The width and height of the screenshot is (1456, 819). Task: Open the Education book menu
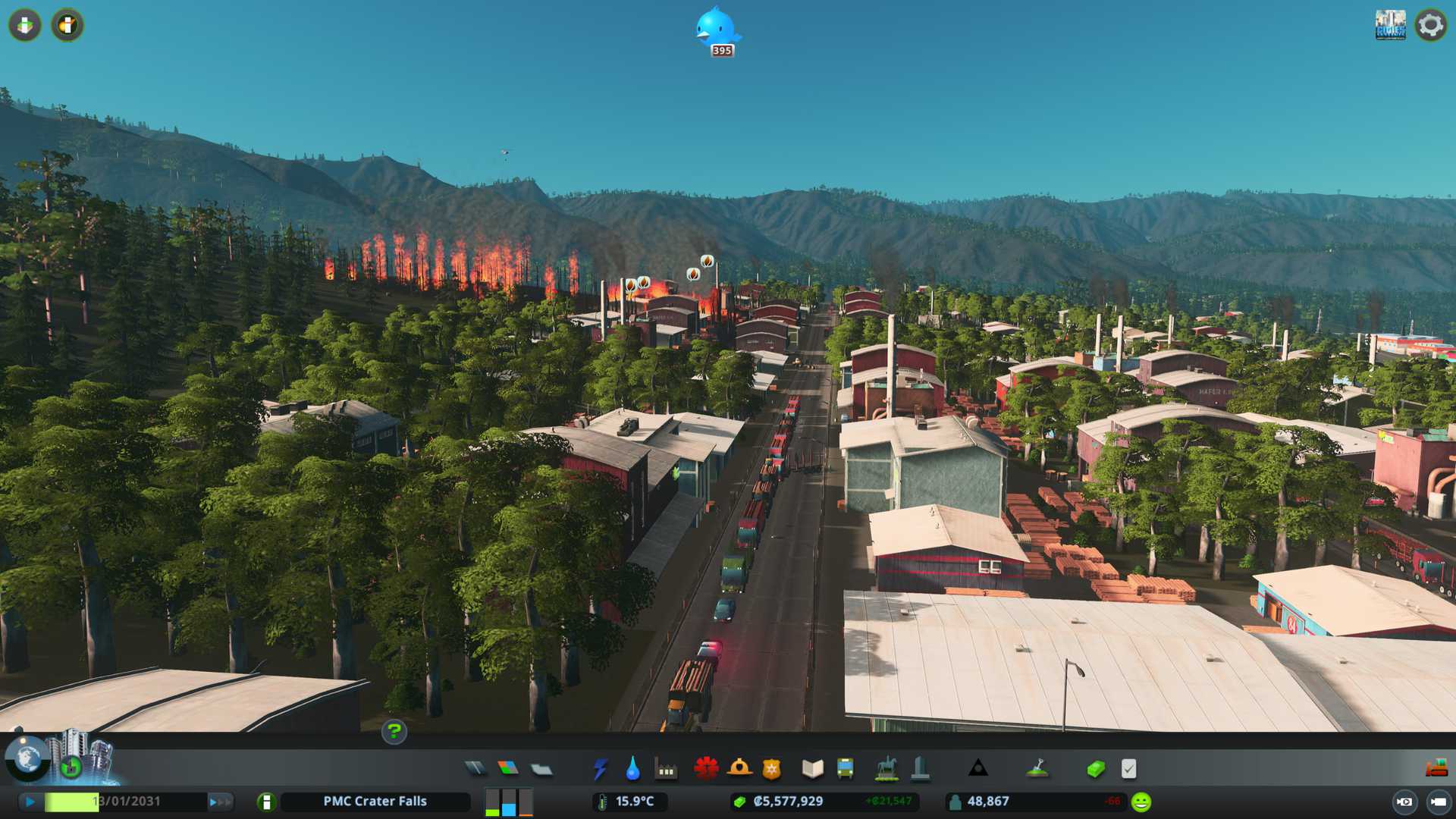tap(812, 769)
